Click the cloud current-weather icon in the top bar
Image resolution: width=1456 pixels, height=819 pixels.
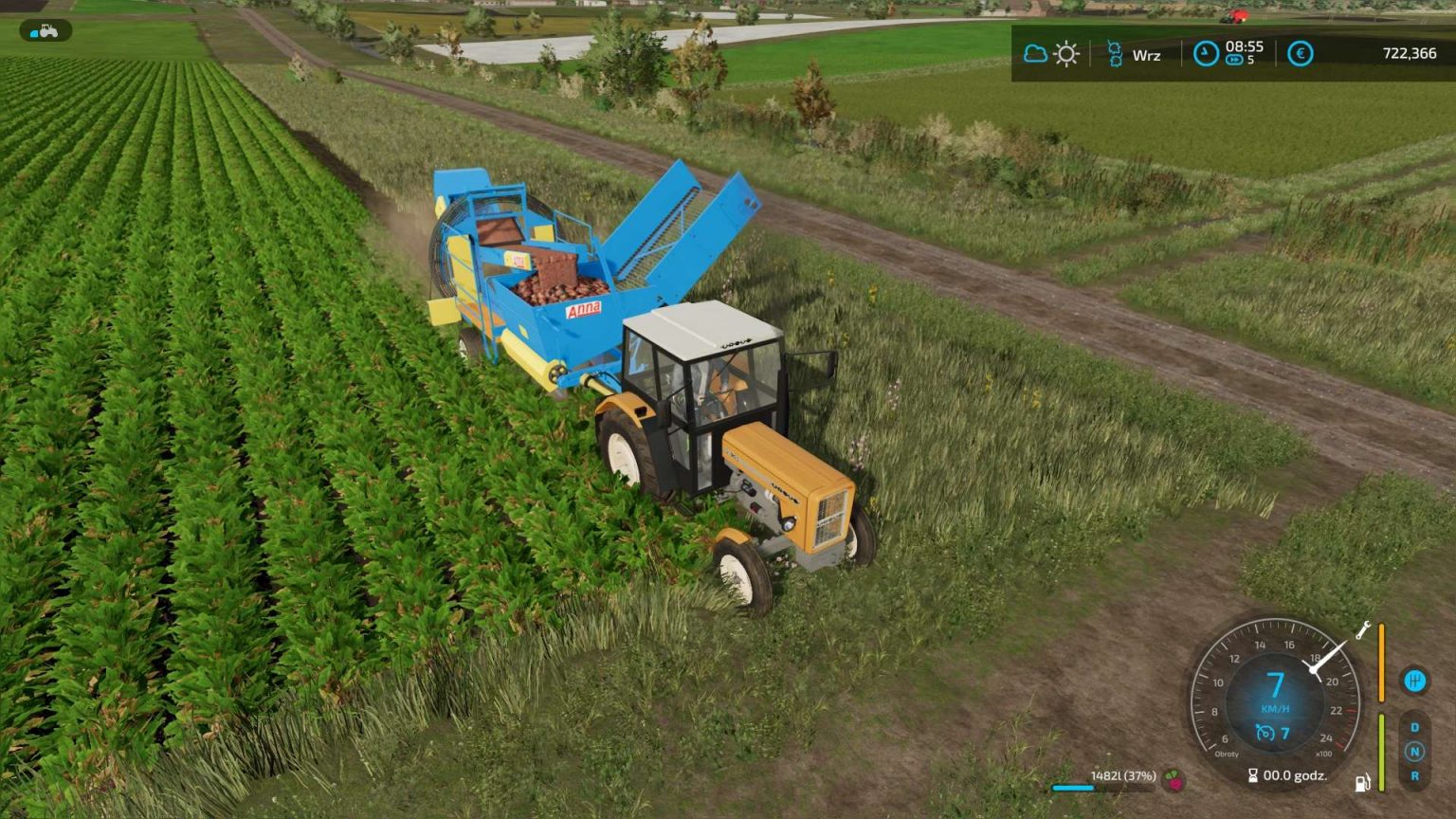[1036, 53]
